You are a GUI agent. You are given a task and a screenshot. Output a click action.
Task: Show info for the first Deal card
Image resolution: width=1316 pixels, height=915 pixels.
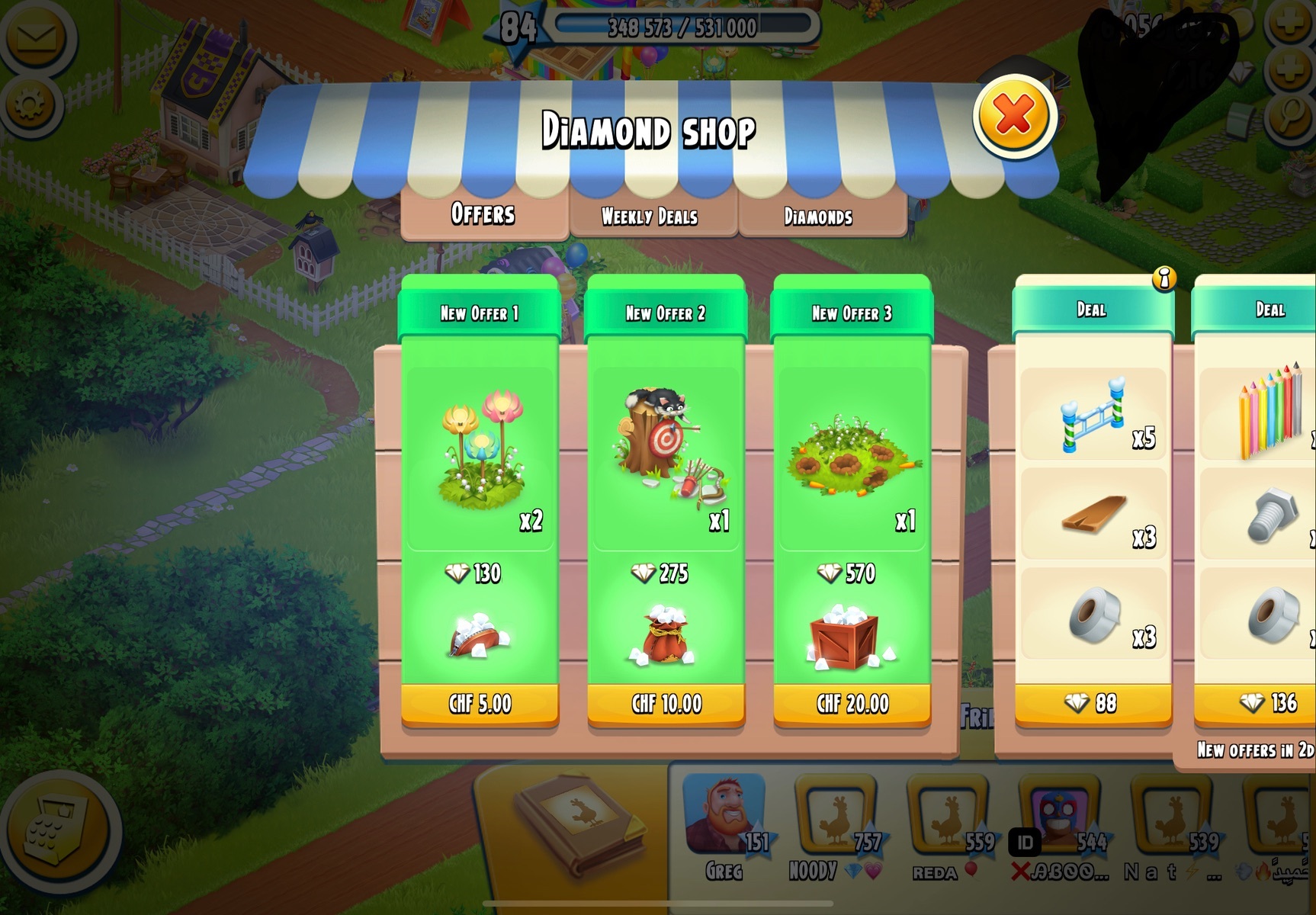(x=1164, y=279)
